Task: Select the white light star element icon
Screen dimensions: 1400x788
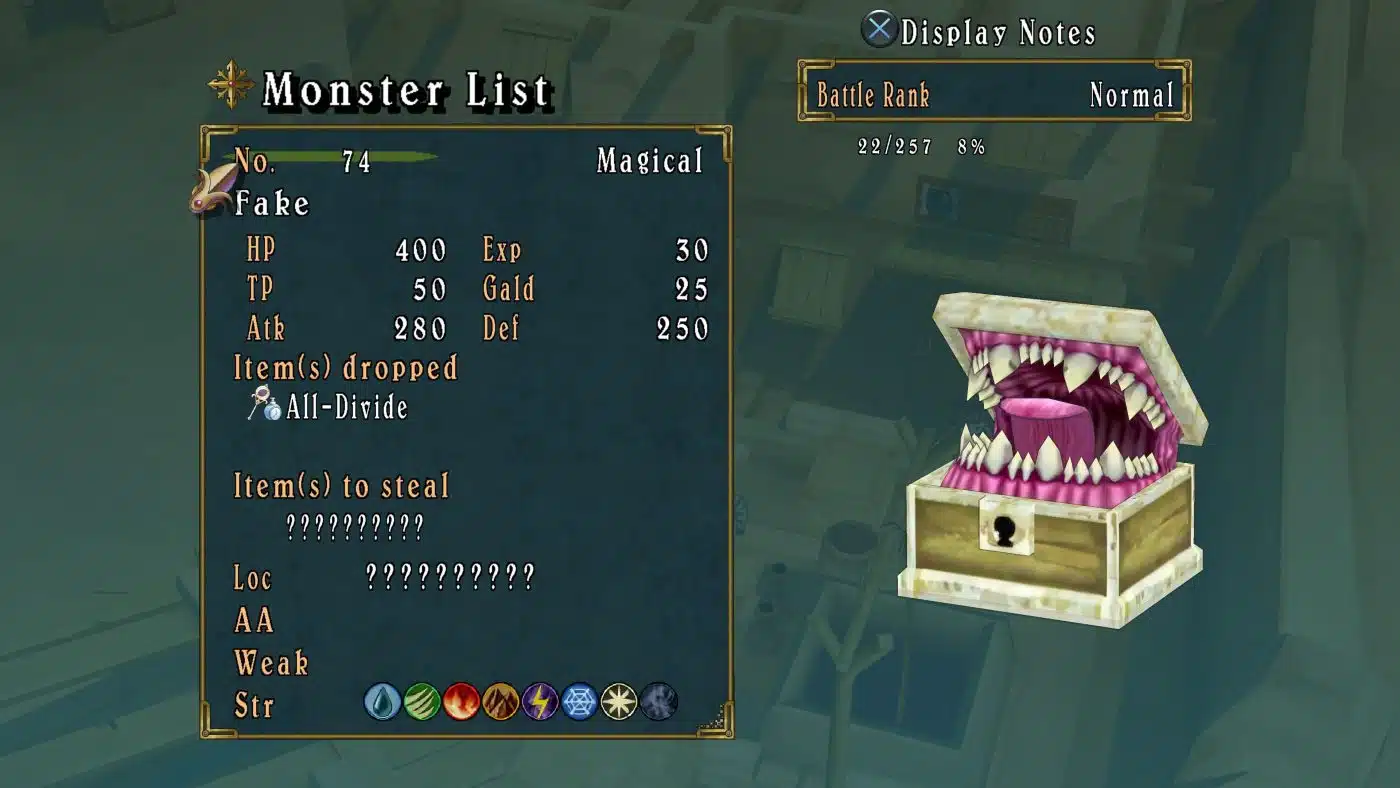Action: tap(619, 702)
